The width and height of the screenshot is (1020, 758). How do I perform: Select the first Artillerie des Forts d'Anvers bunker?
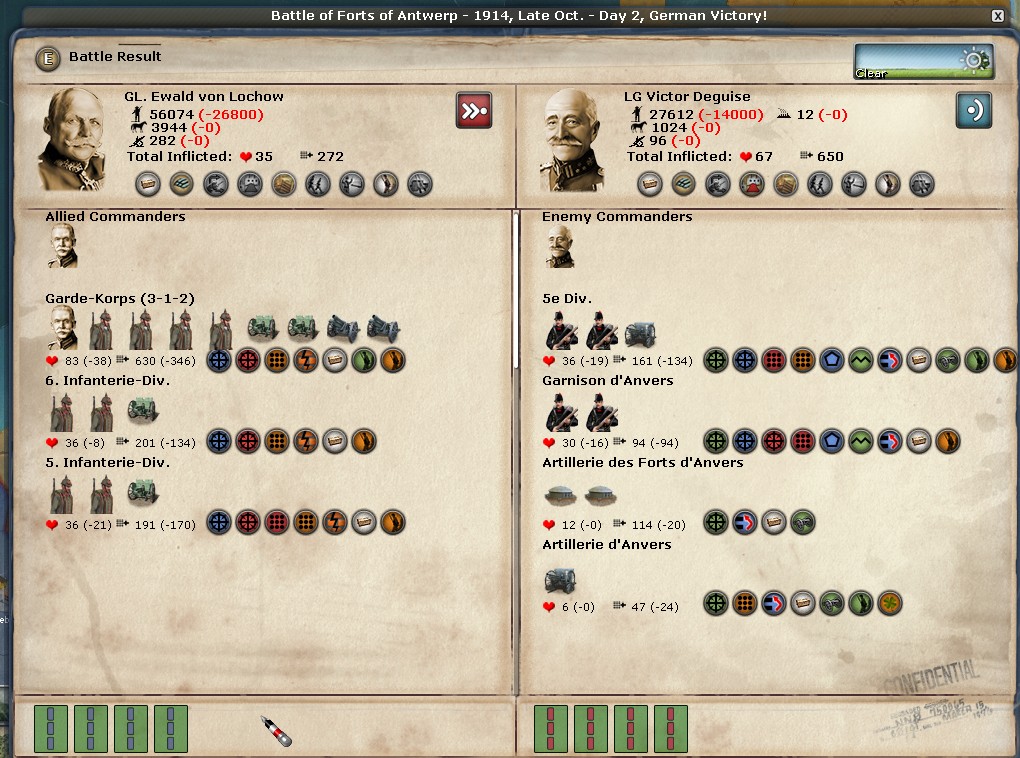pos(559,495)
